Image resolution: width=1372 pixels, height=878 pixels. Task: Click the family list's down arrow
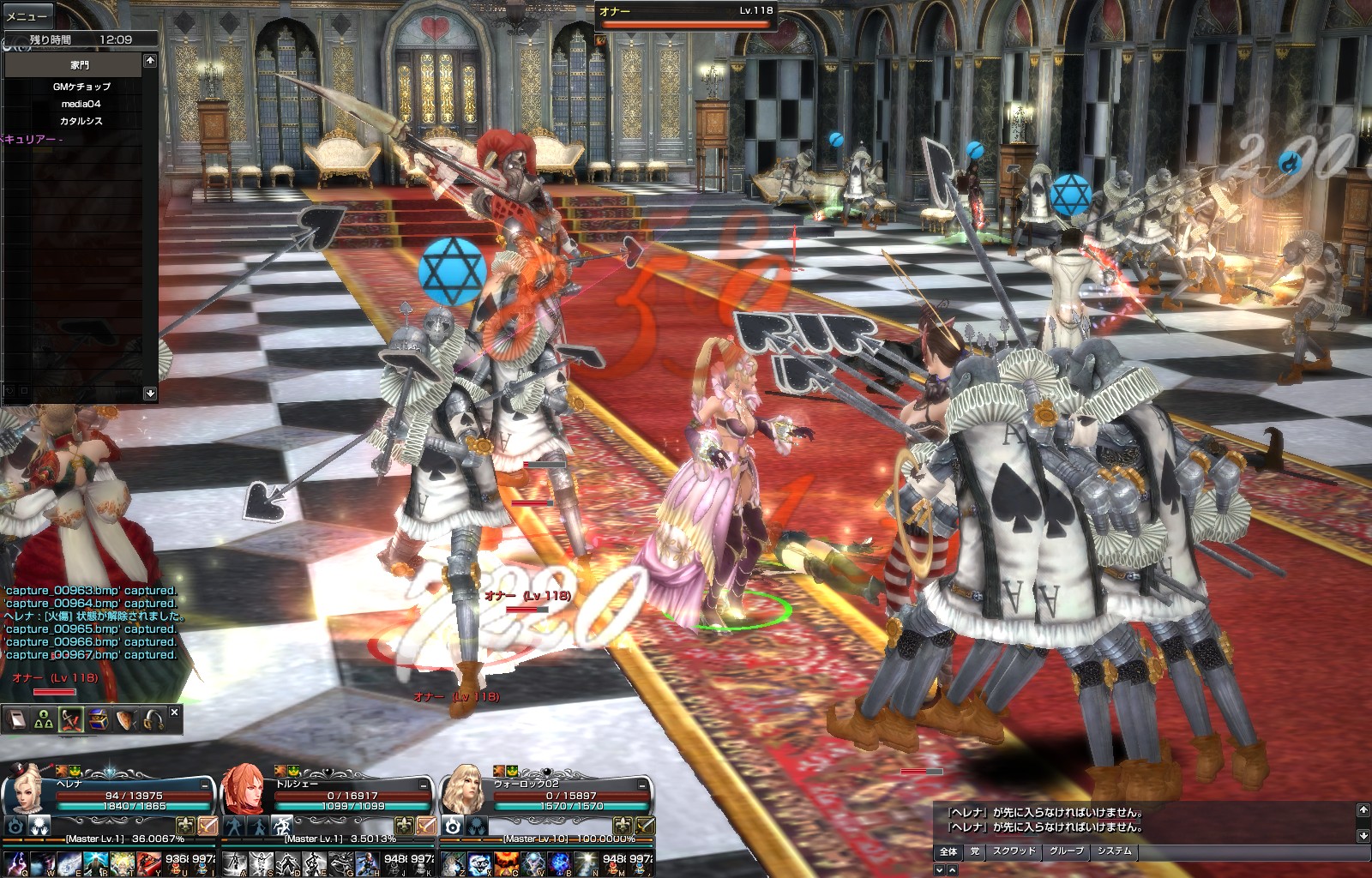coord(150,393)
